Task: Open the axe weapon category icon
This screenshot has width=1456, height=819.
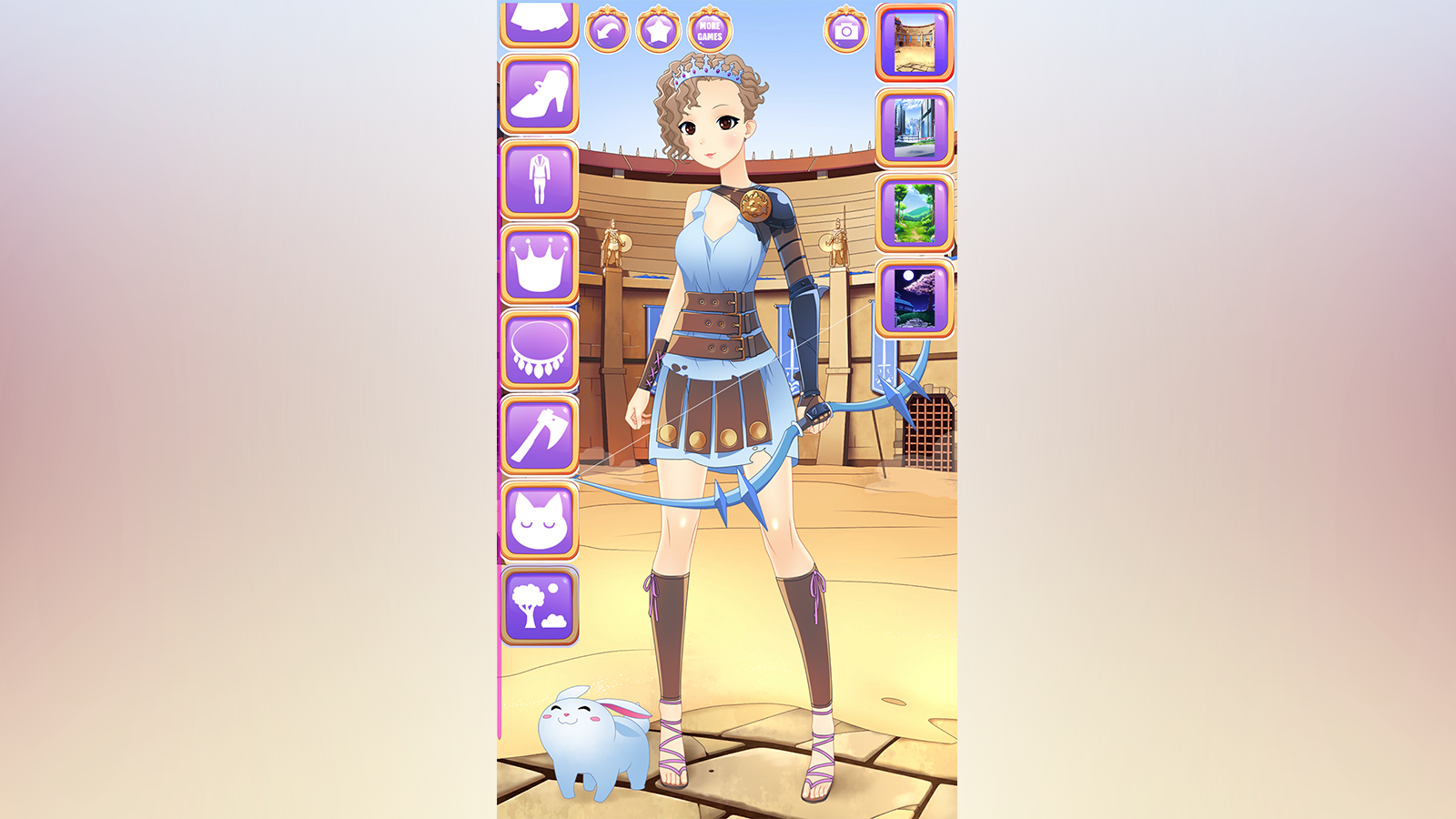Action: tap(539, 435)
